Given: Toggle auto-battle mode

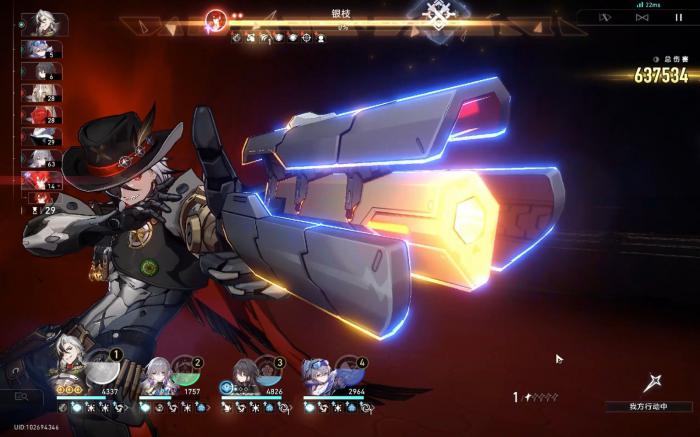Looking at the screenshot, I should 605,17.
